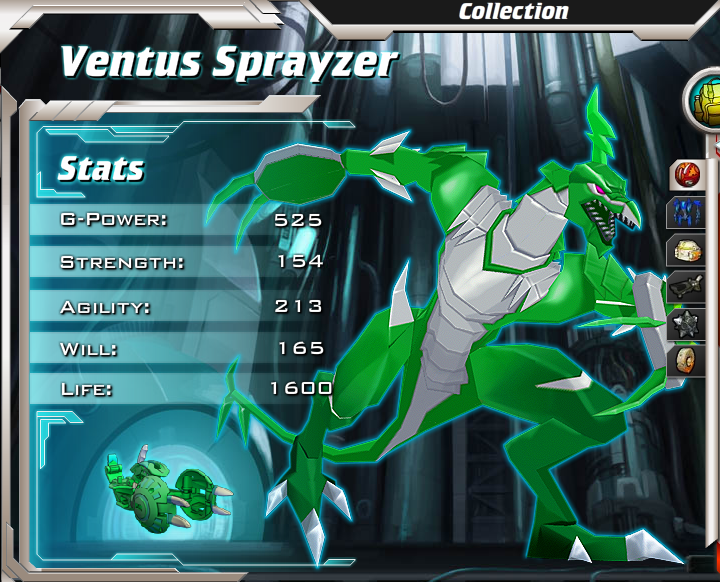Select the spiked gray item tab
Screen dimensions: 720x584
coord(688,324)
